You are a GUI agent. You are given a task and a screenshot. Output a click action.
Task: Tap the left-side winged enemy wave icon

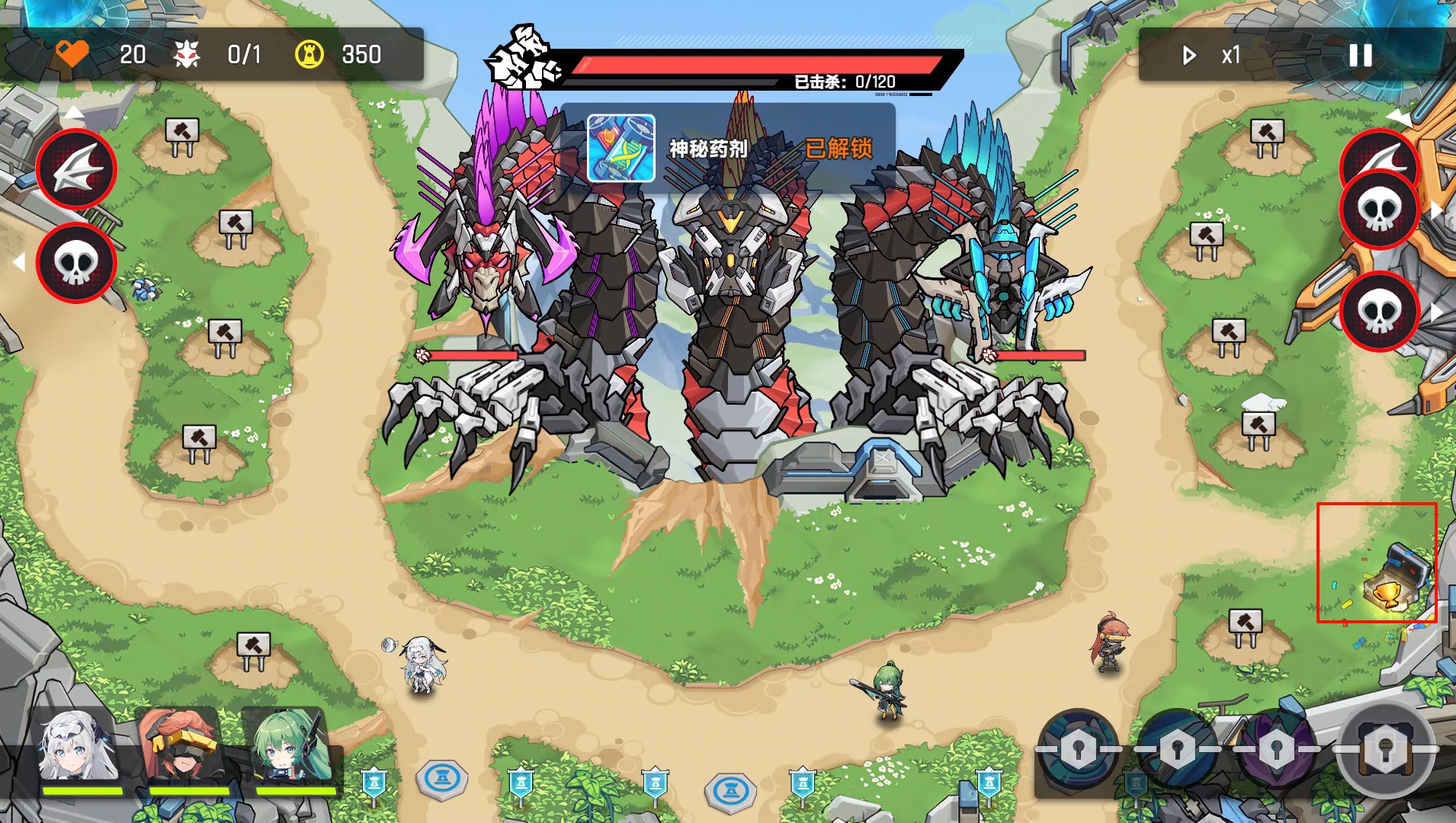tap(76, 169)
